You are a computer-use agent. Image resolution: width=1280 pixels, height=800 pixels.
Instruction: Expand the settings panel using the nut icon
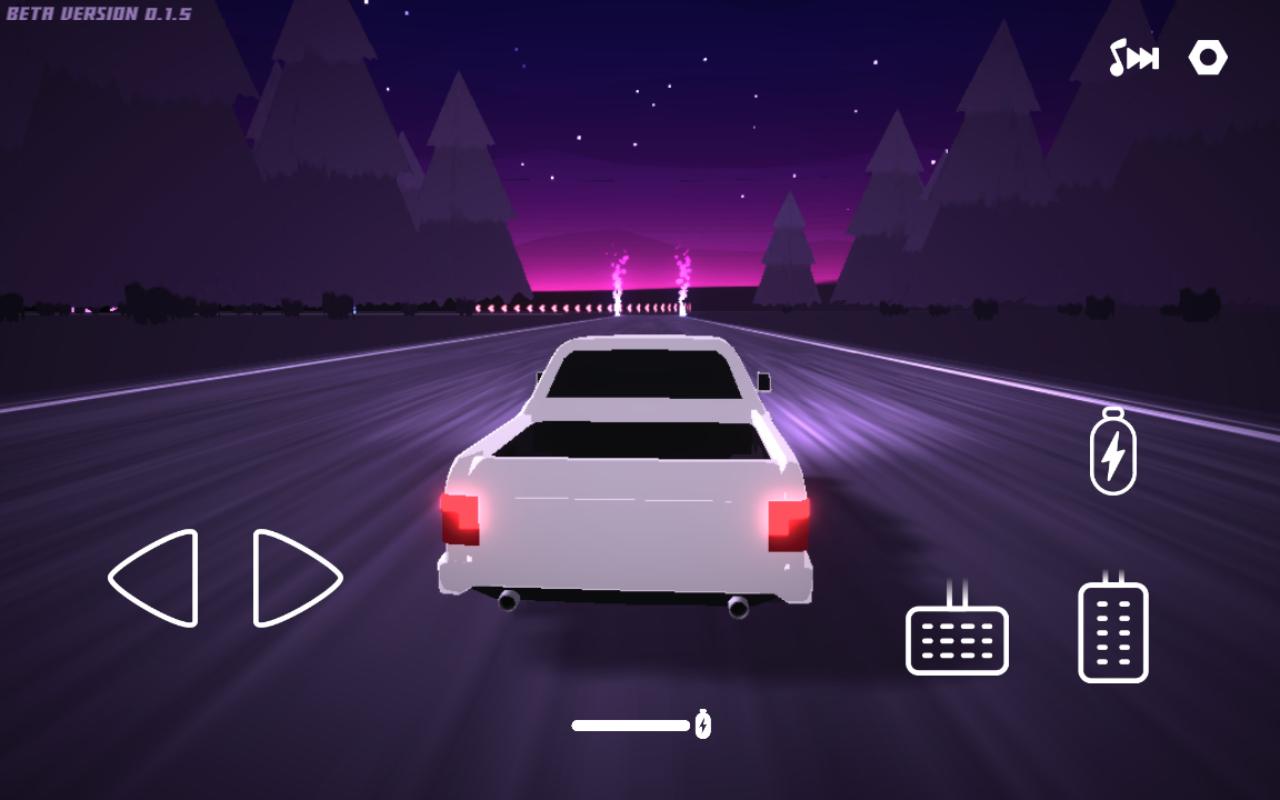pyautogui.click(x=1208, y=58)
